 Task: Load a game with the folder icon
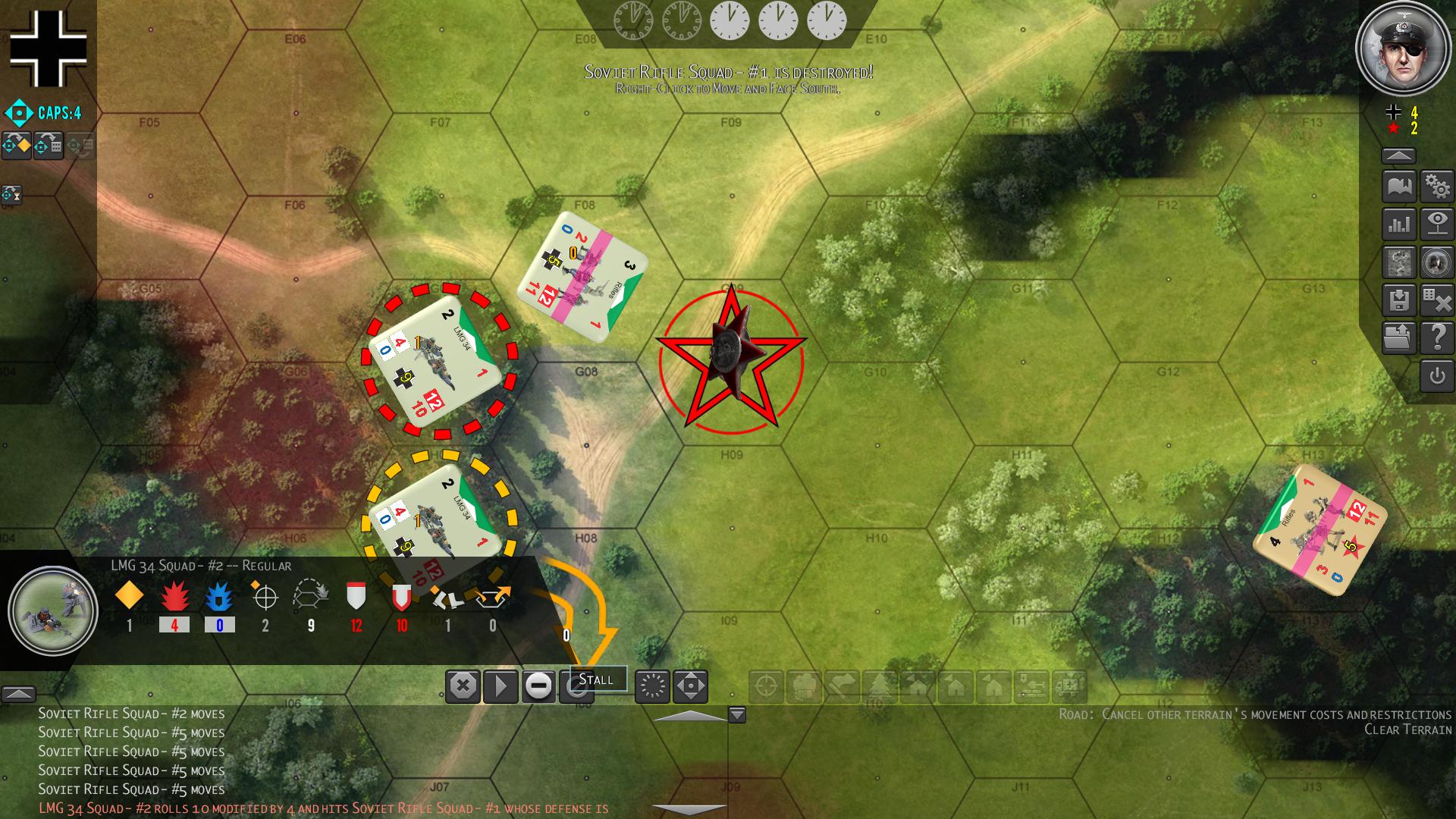pyautogui.click(x=1399, y=338)
